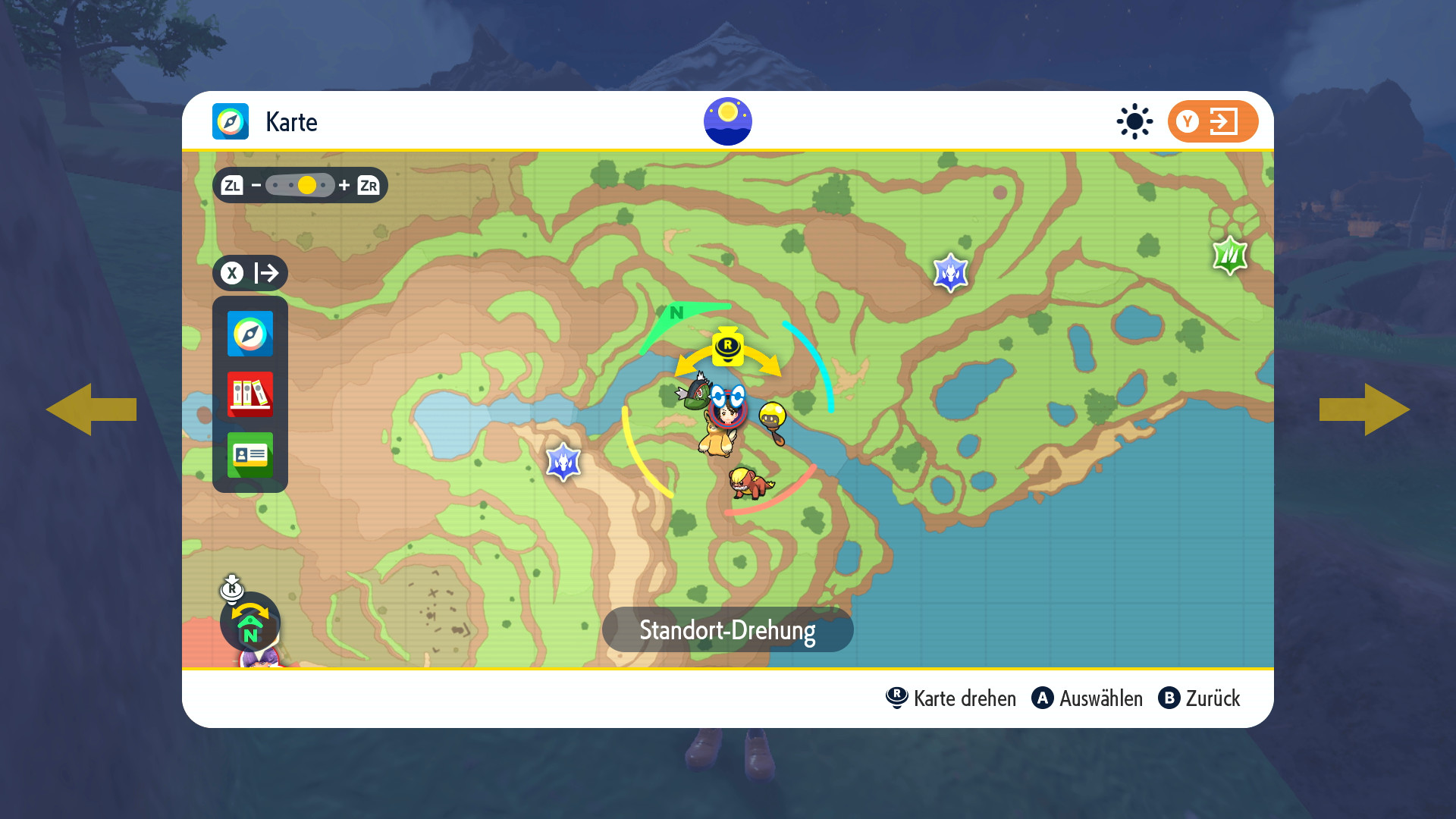Choose the Auswählen option
1456x819 pixels.
(x=1087, y=698)
